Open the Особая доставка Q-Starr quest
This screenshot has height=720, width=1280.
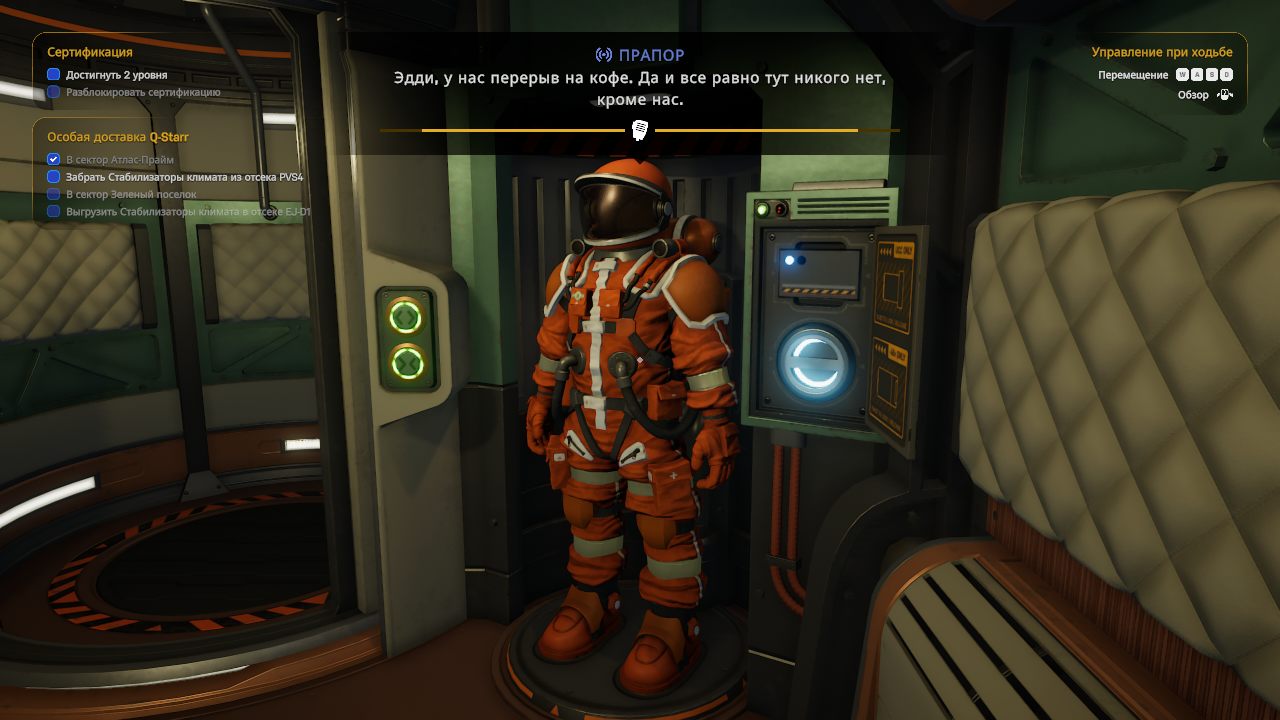118,137
